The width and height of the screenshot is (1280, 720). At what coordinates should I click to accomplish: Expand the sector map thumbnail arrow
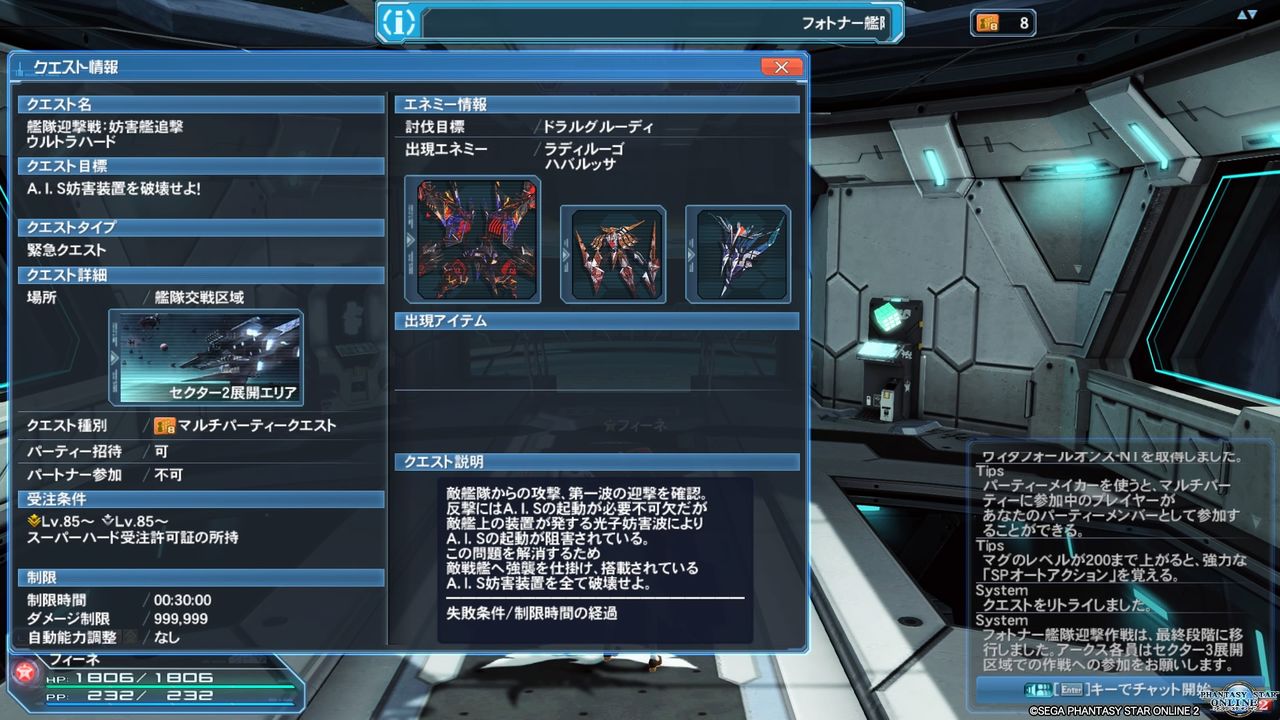coord(114,355)
